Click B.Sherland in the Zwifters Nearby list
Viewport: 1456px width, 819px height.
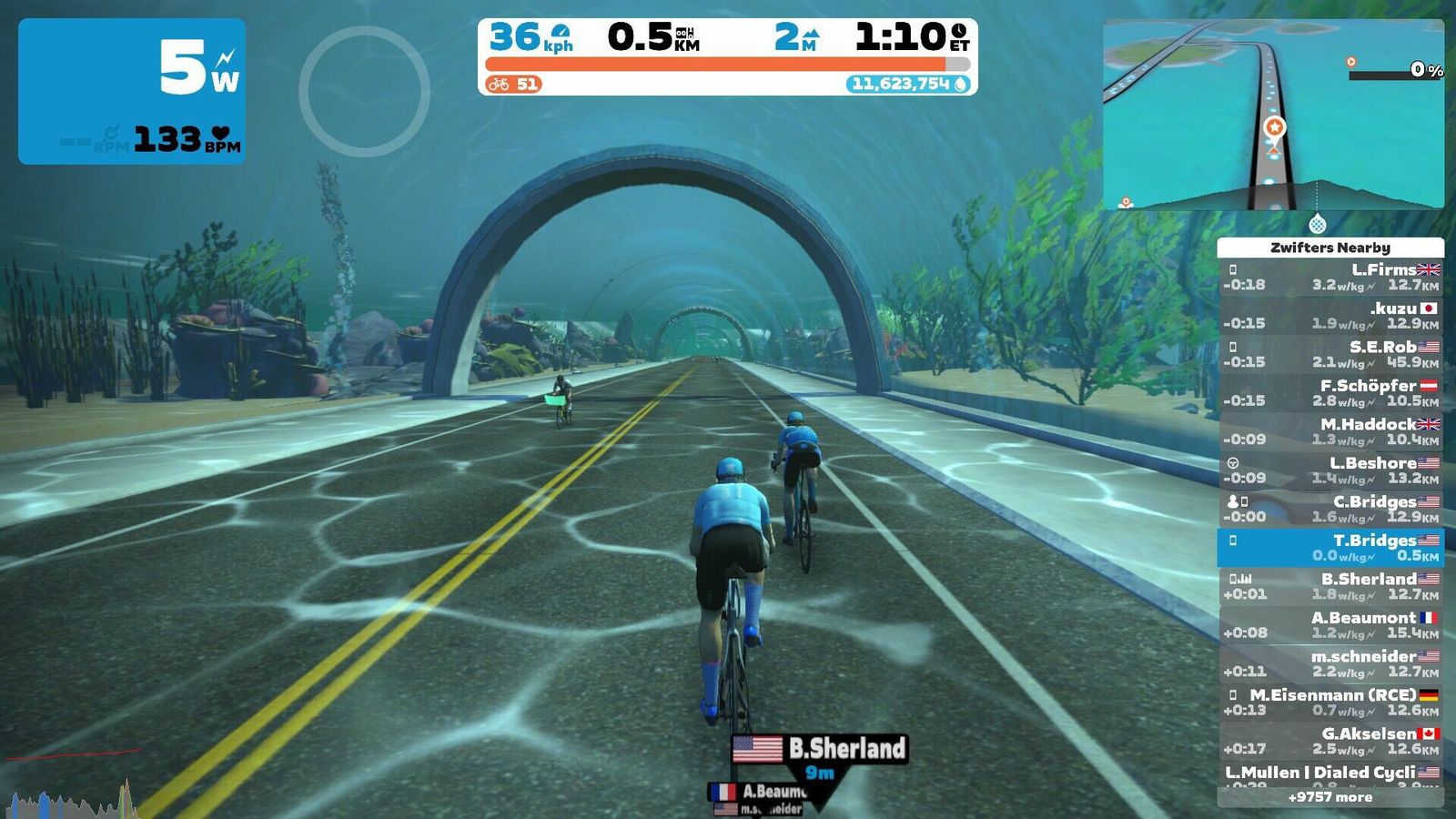[x=1330, y=586]
